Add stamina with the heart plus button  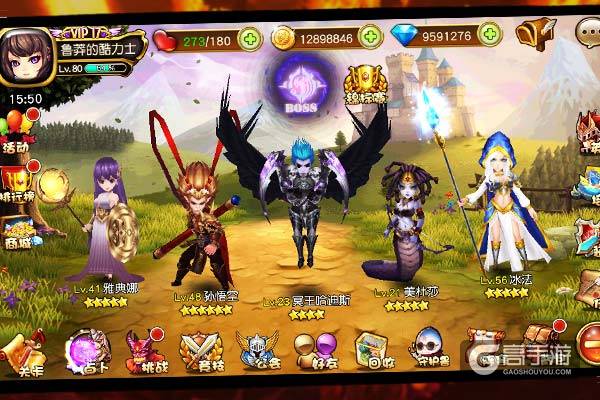coord(249,39)
